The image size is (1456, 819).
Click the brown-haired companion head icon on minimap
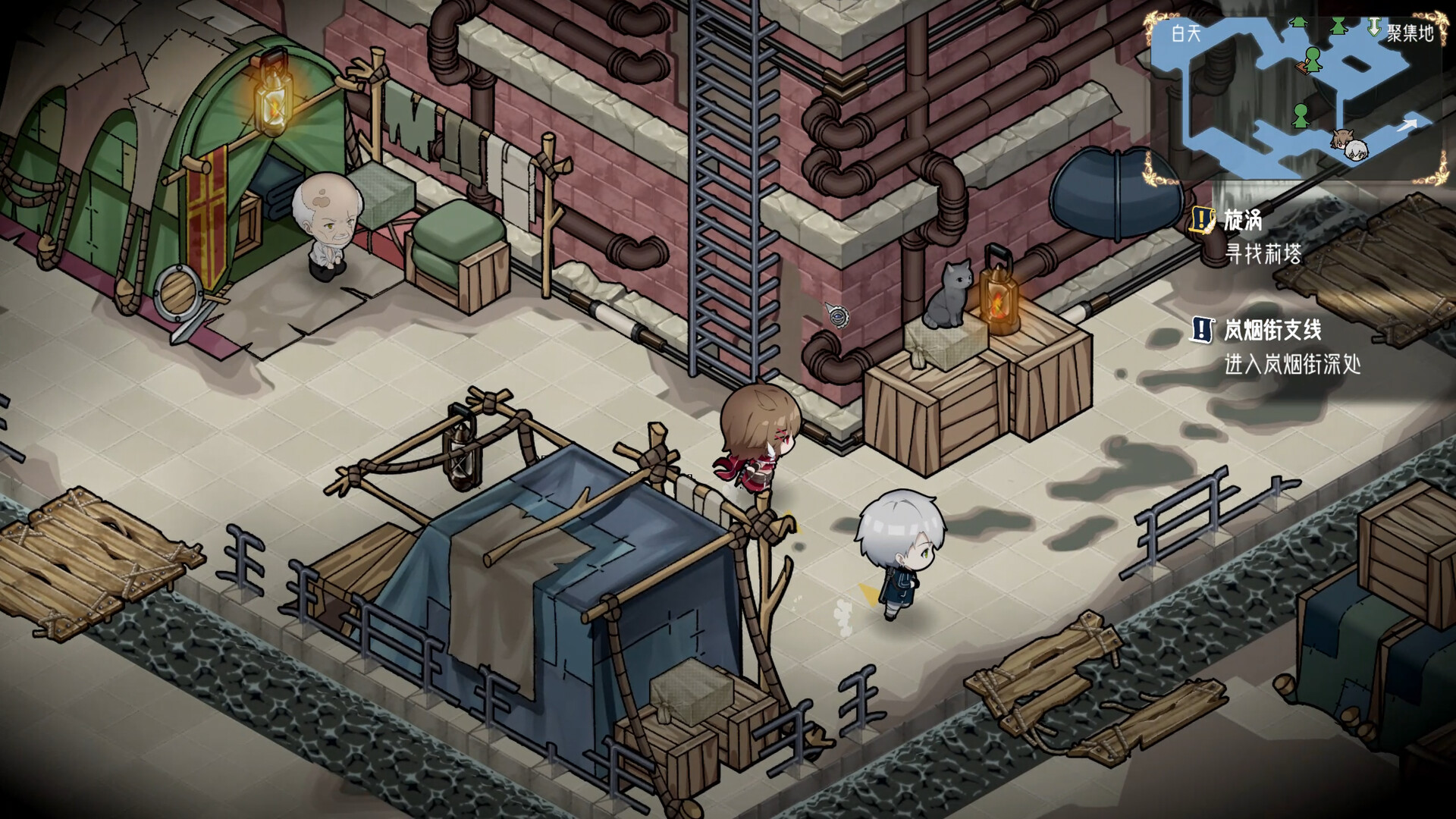coord(1342,140)
